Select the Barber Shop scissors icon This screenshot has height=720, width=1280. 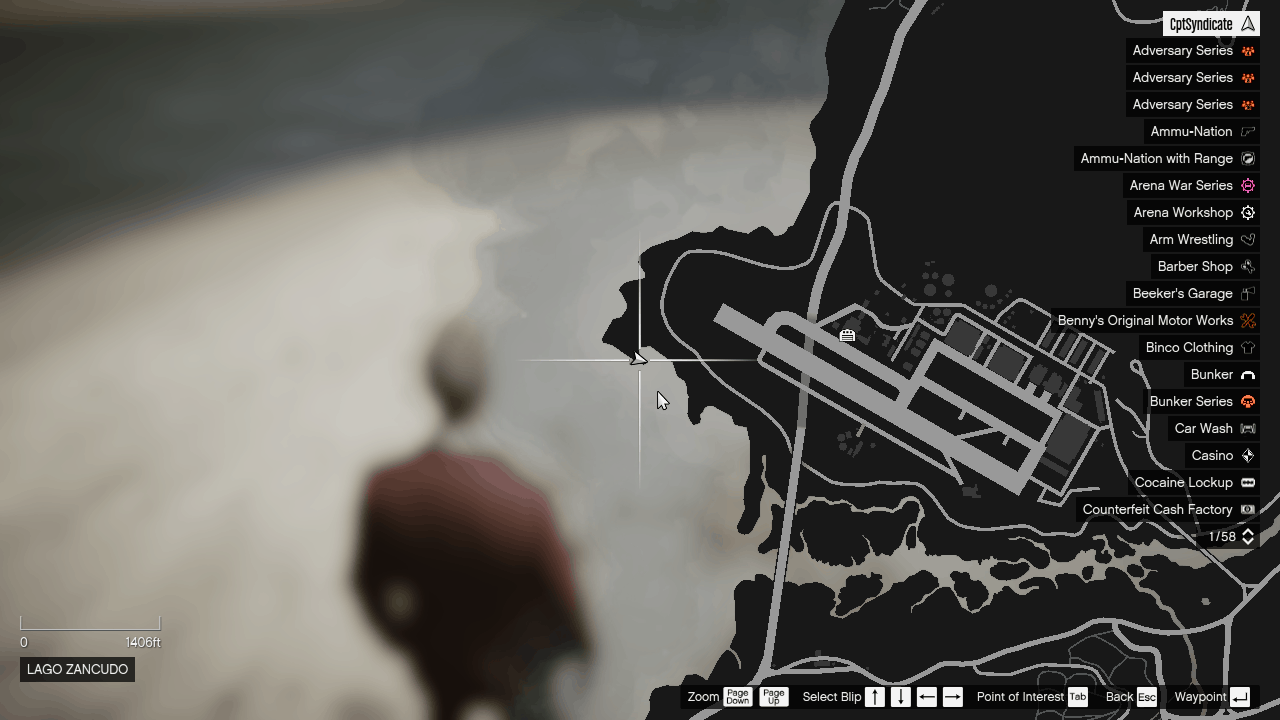pos(1247,266)
